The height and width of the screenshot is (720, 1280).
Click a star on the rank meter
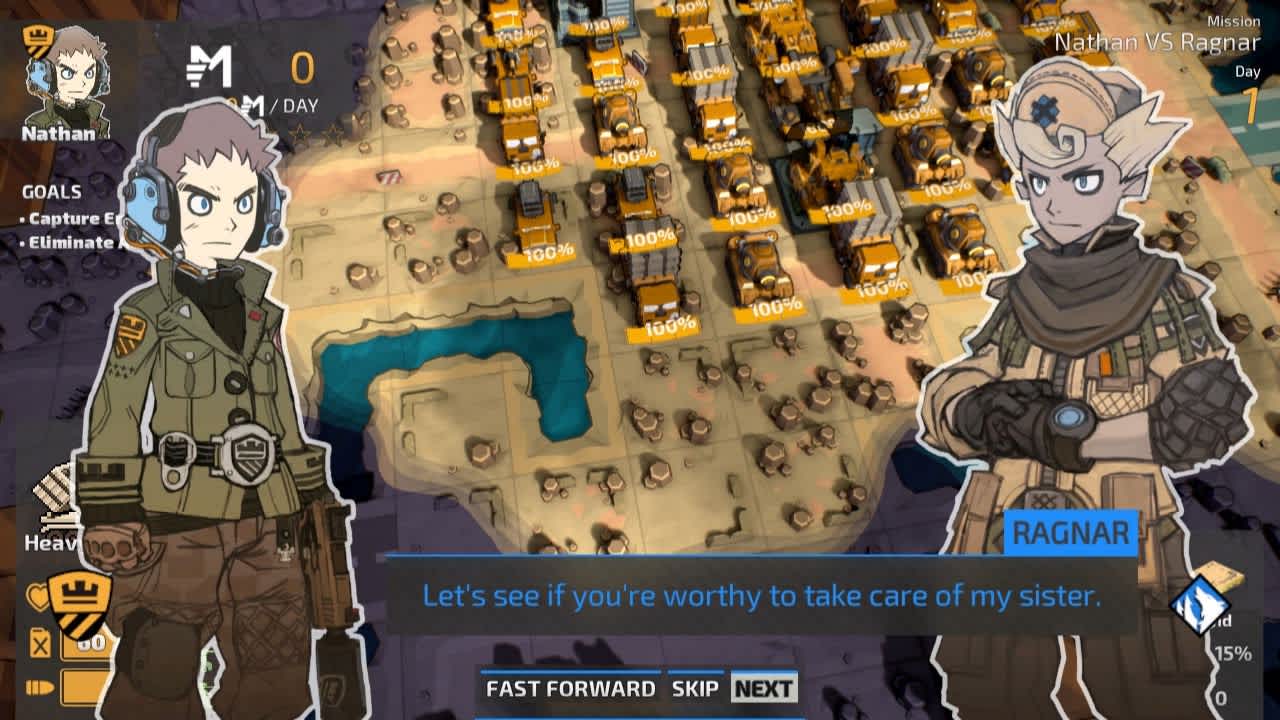[x=300, y=128]
